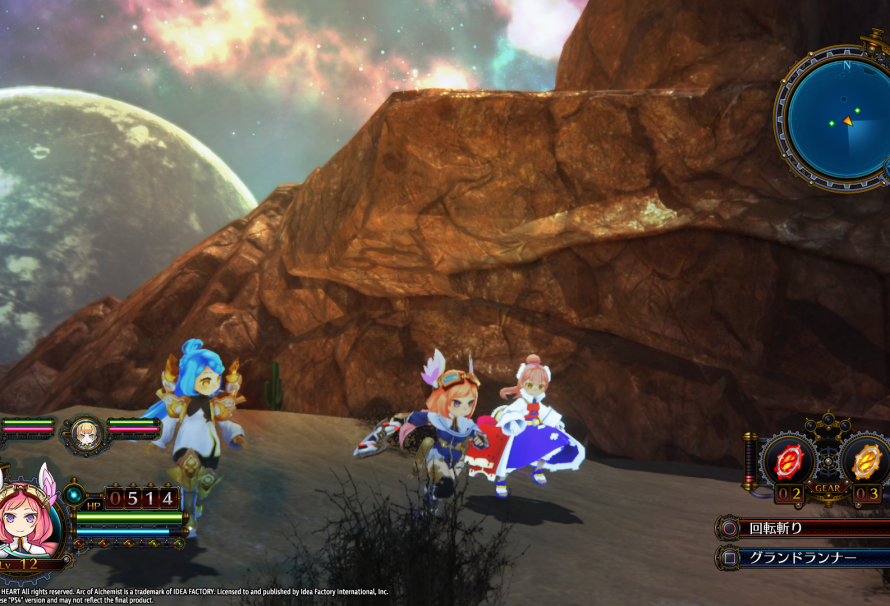Select the red gear icon
890x606 pixels.
[x=787, y=460]
